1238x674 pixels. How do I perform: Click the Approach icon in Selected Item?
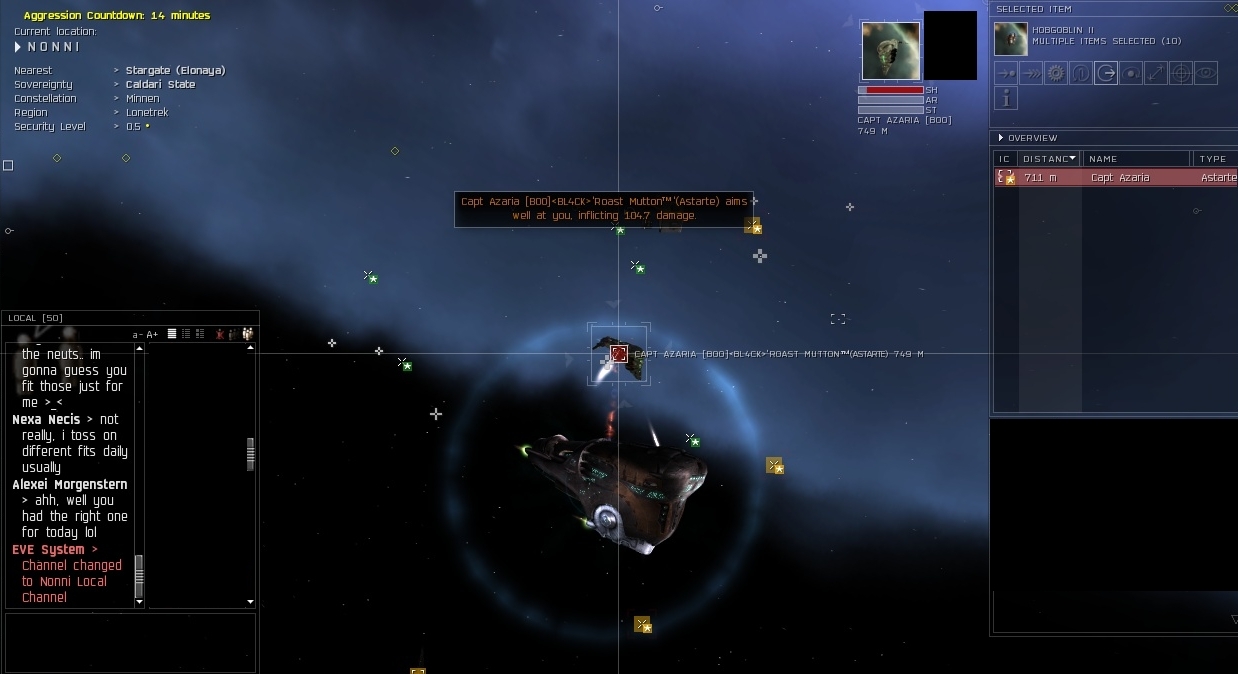click(1006, 73)
